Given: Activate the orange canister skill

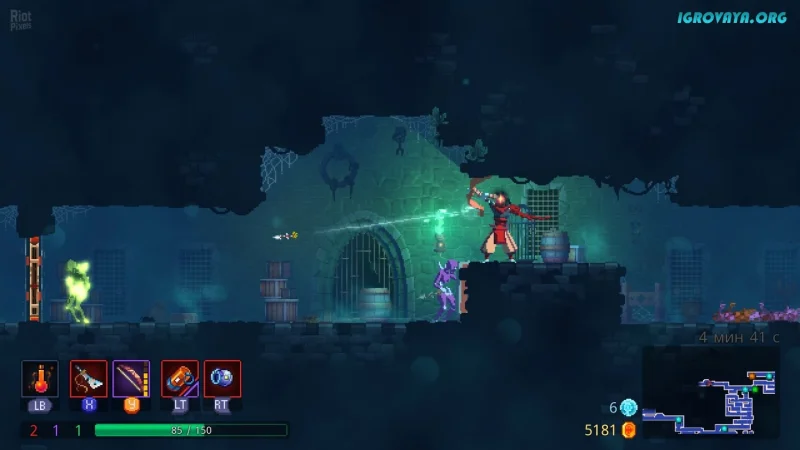Looking at the screenshot, I should (180, 379).
